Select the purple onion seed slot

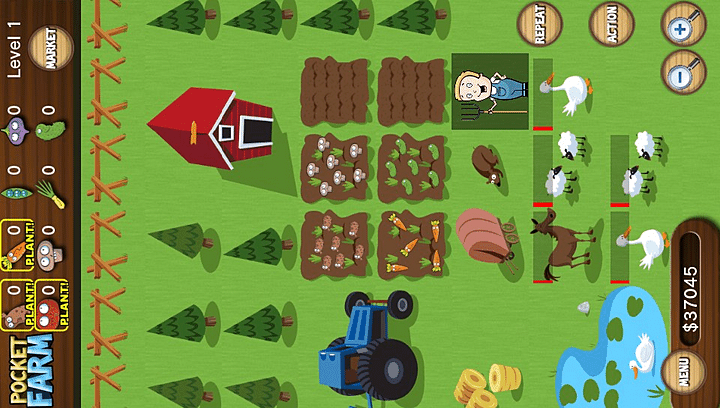click(17, 129)
